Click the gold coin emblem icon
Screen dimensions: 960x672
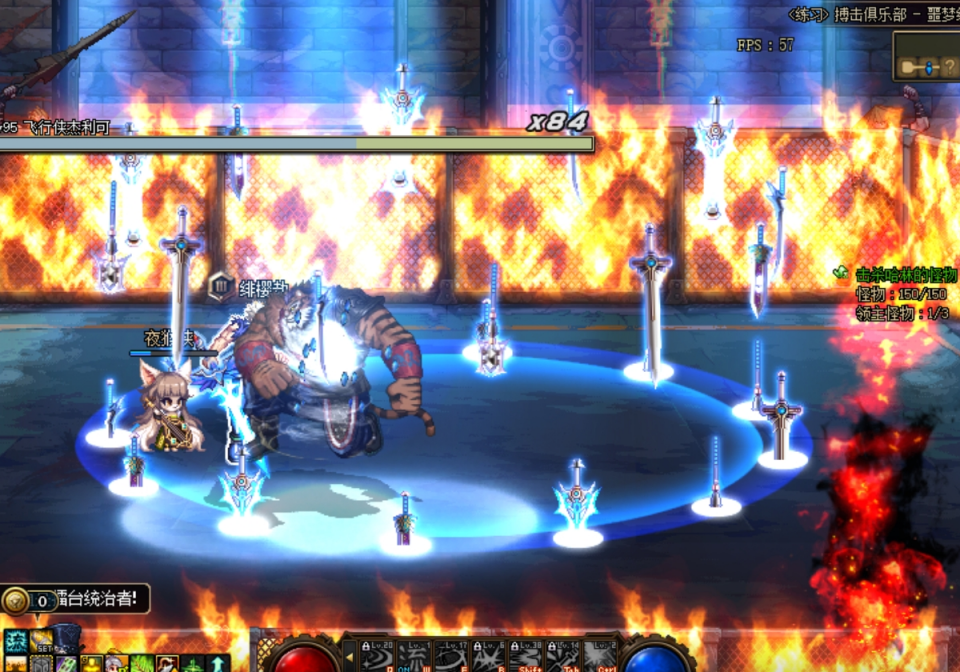point(14,600)
